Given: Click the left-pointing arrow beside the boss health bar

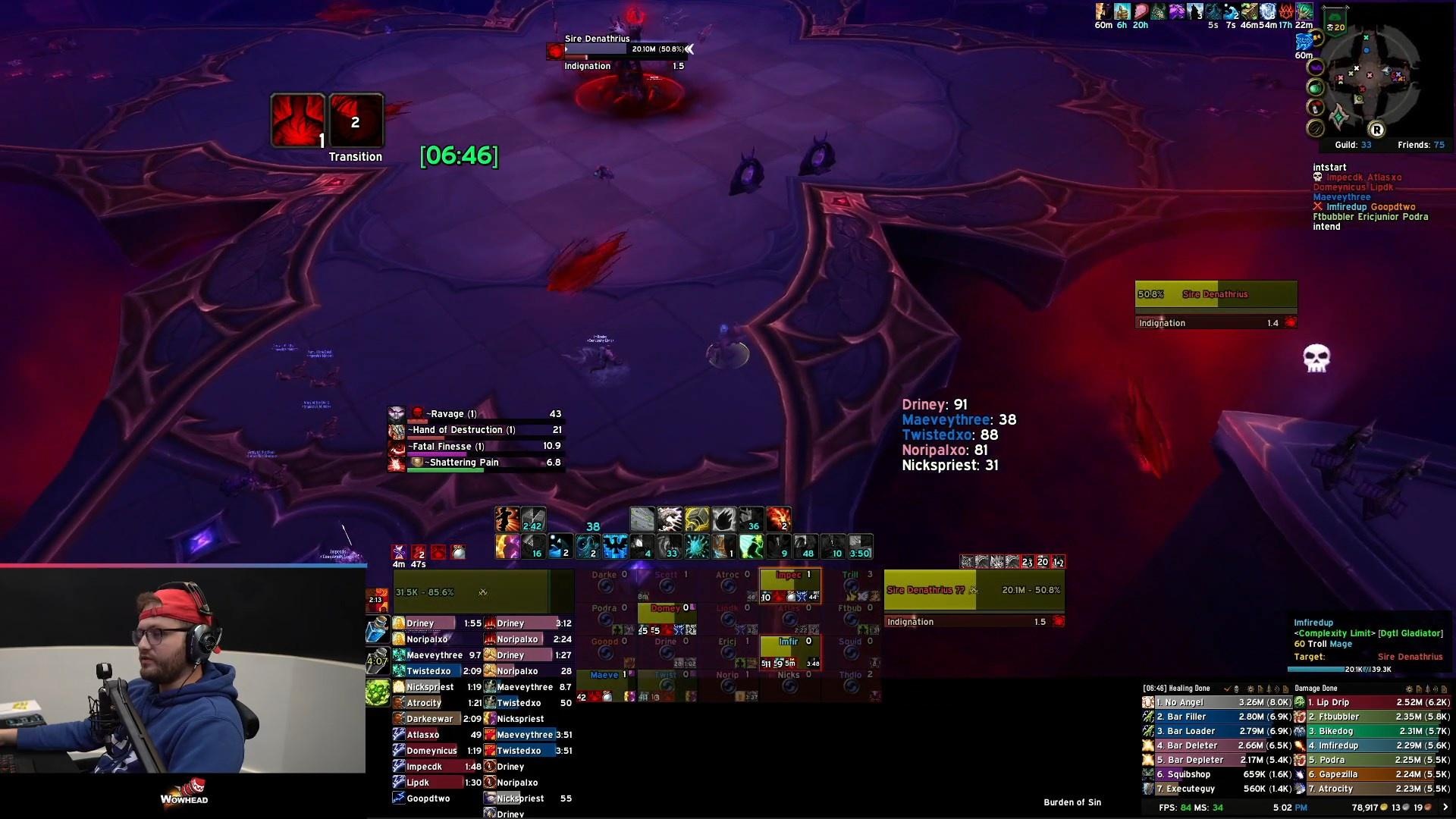Looking at the screenshot, I should 690,49.
